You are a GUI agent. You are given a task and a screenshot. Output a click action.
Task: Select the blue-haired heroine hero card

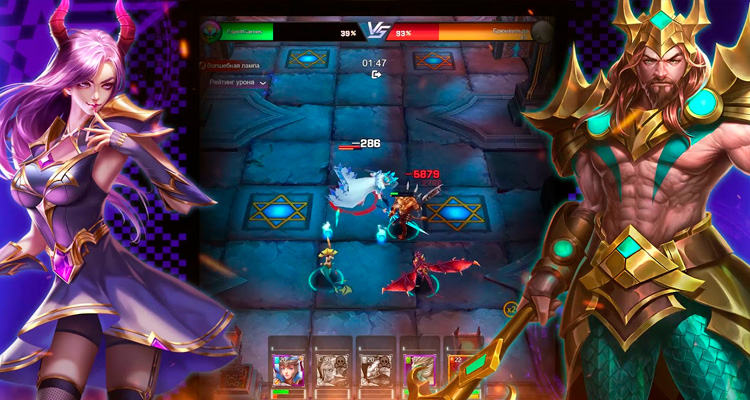point(288,371)
